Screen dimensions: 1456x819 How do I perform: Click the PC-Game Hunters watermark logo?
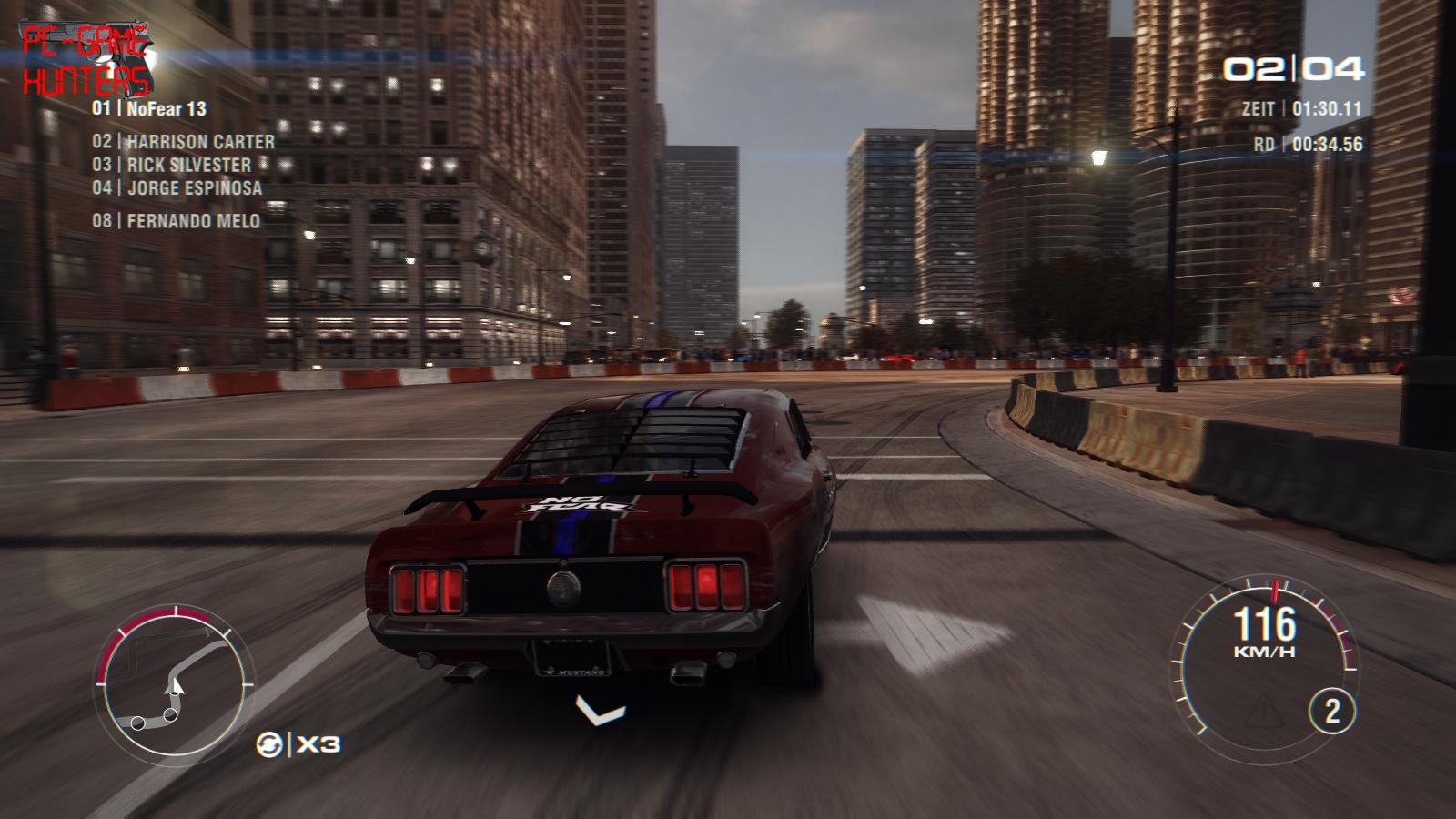(x=86, y=61)
